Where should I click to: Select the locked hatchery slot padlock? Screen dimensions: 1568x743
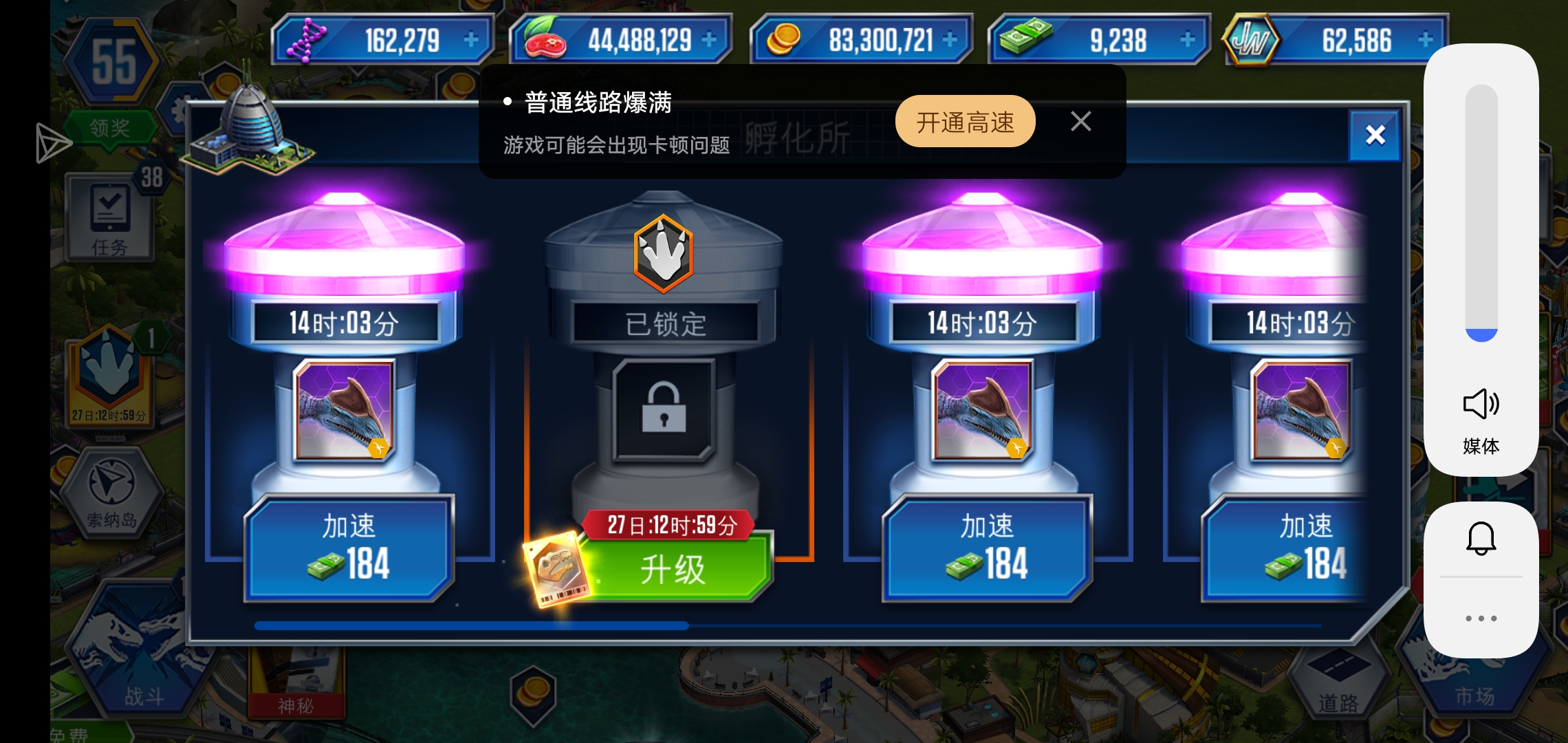click(x=664, y=409)
